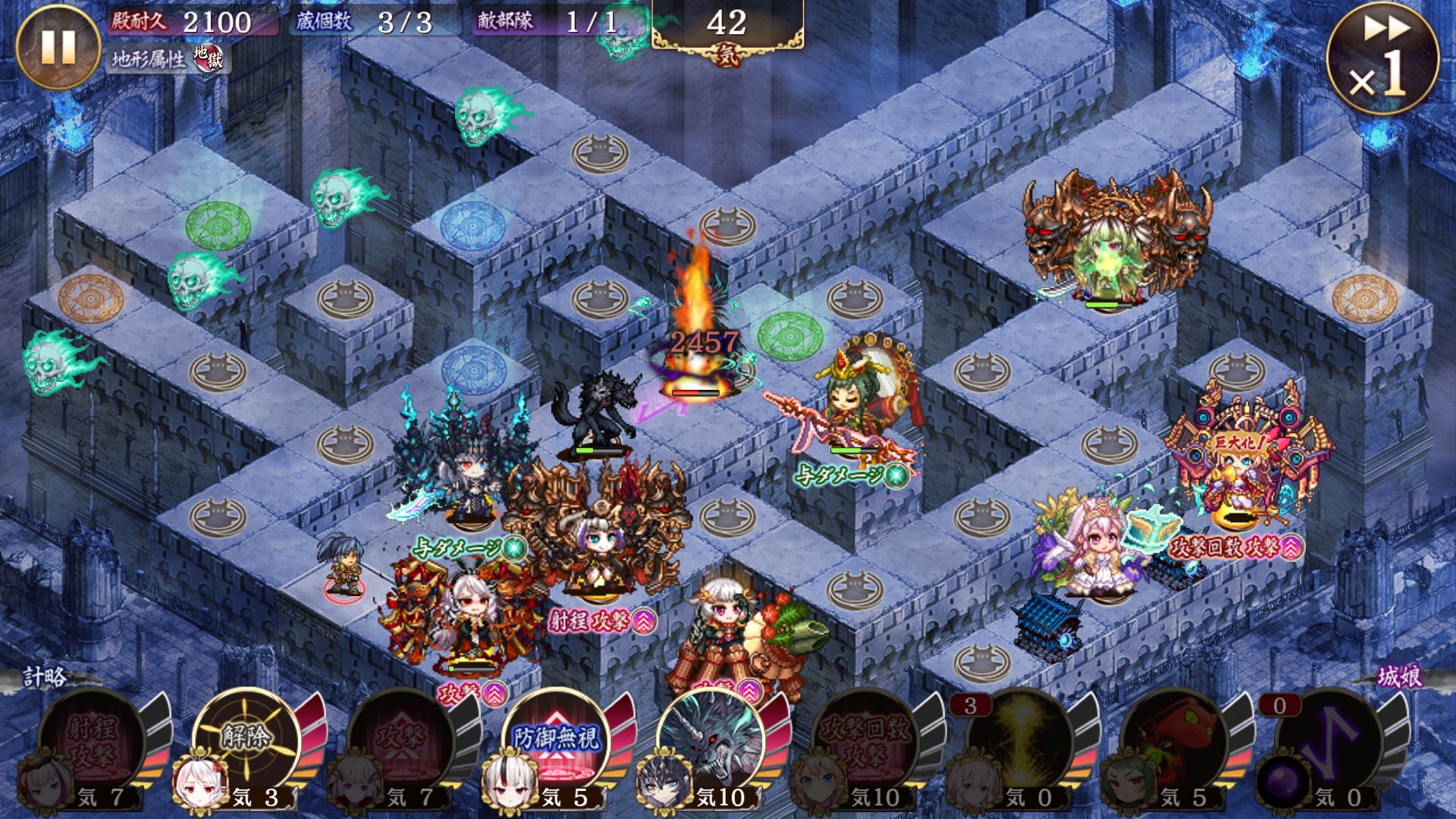Switch to the 城娘 panel
1456x819 pixels.
[1400, 676]
